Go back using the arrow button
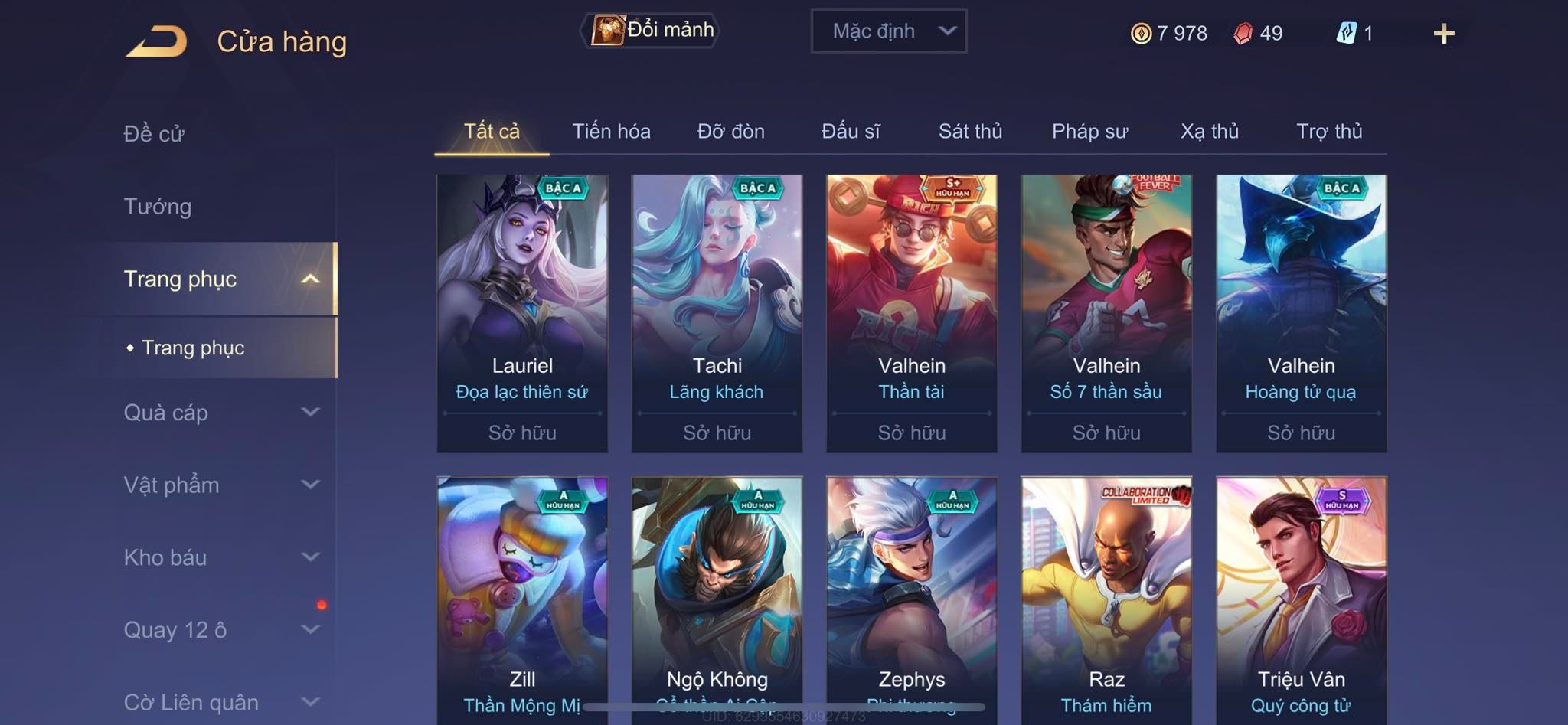The image size is (1568, 725). 157,41
